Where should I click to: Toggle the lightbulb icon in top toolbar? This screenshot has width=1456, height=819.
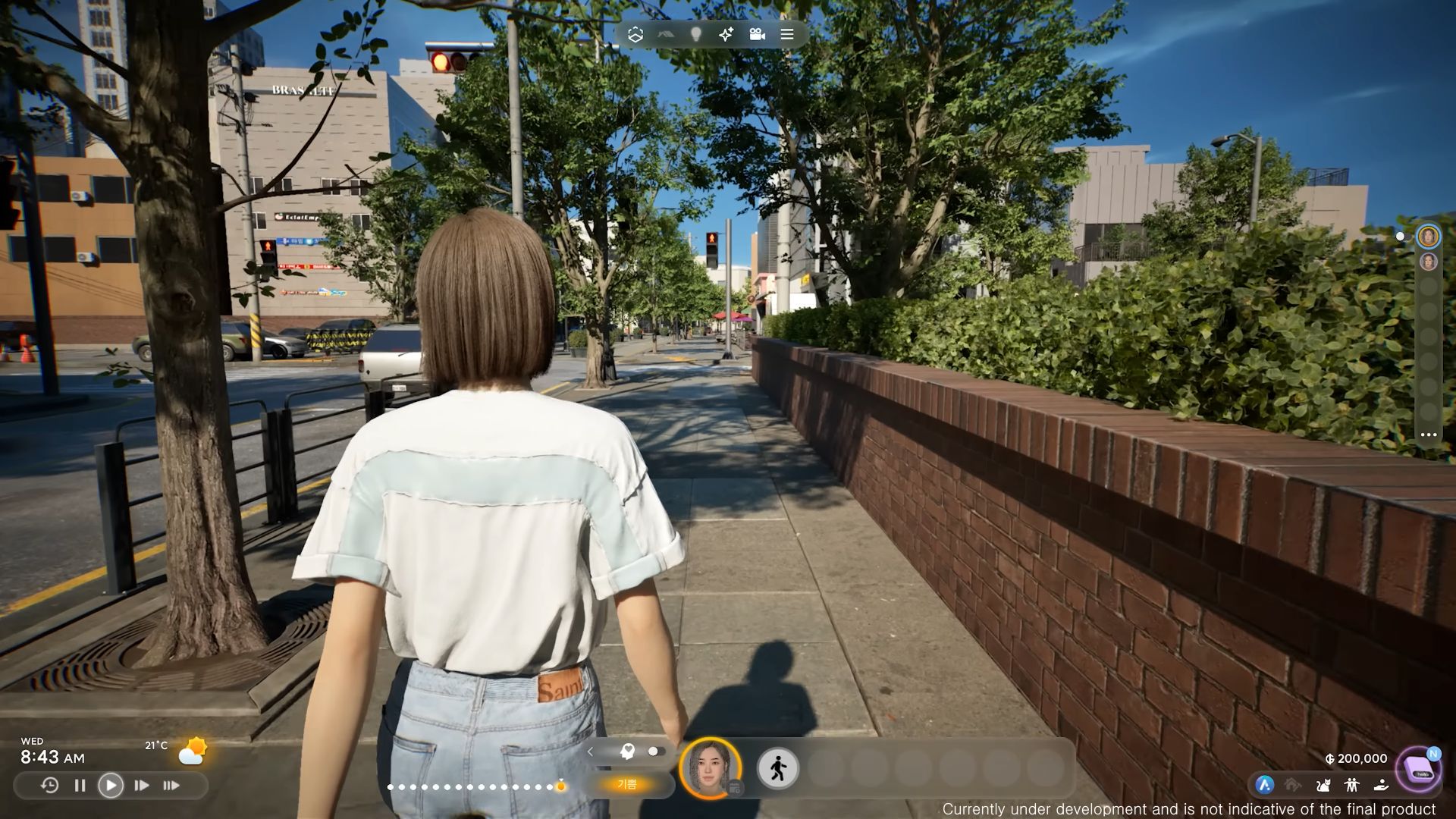pos(696,34)
